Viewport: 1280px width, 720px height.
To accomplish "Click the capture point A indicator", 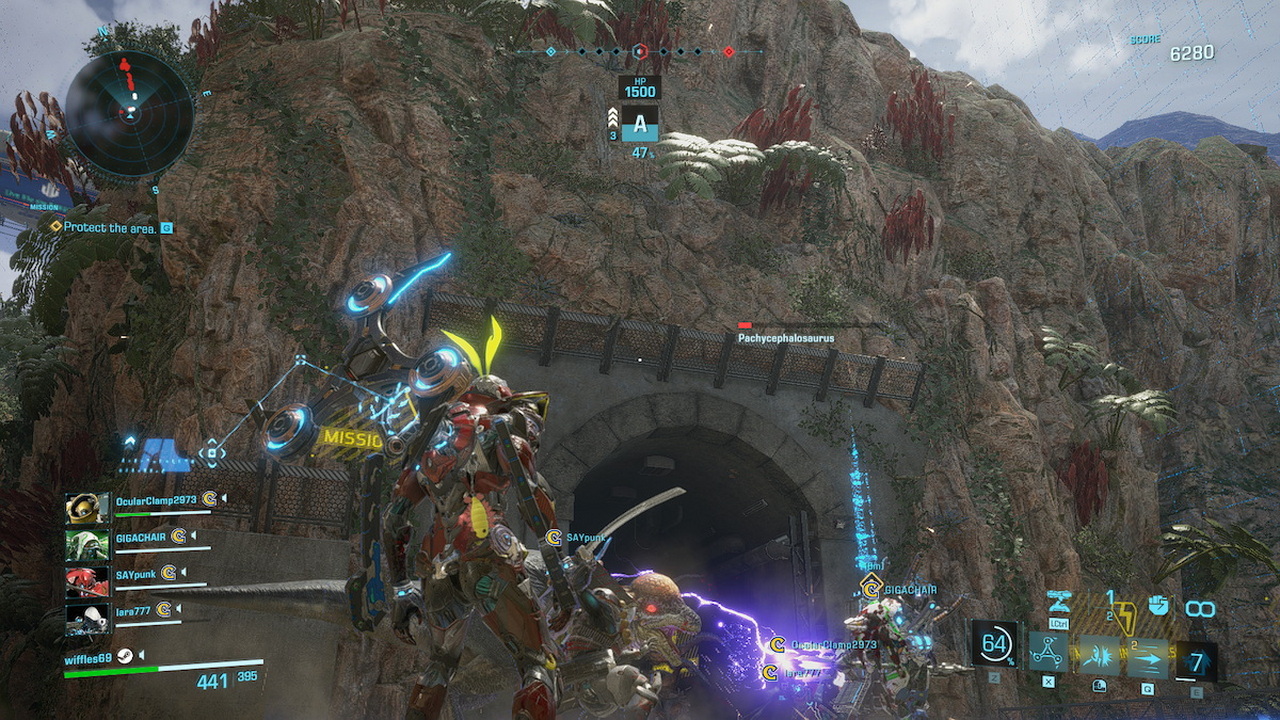I will pos(640,124).
